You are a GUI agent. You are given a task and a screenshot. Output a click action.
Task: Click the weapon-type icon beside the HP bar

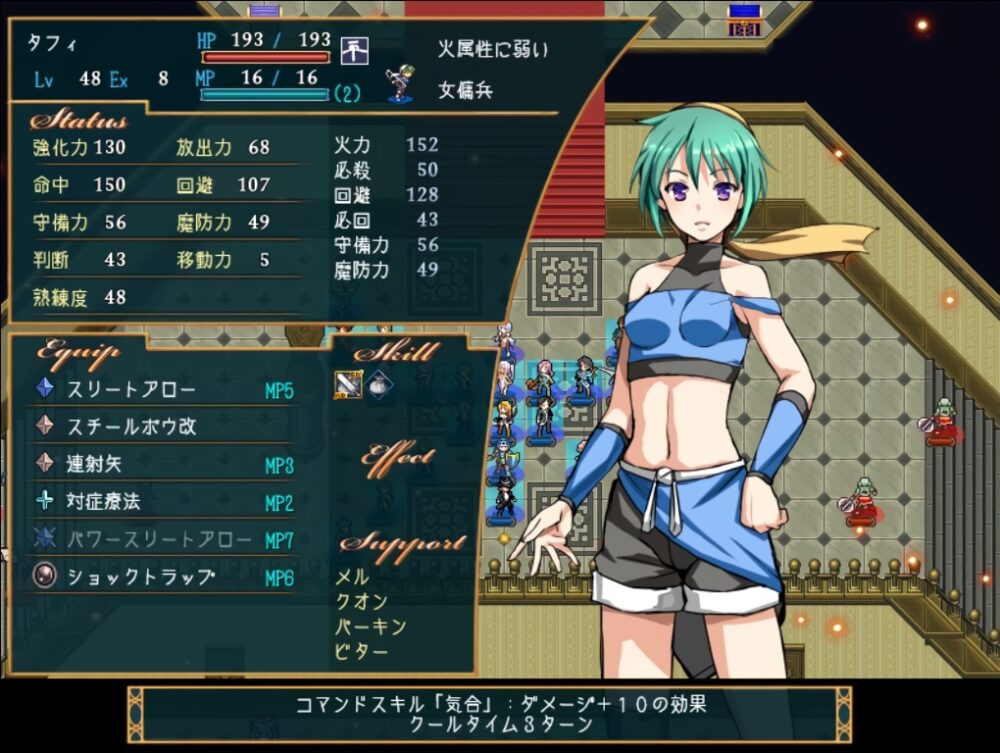[x=353, y=48]
